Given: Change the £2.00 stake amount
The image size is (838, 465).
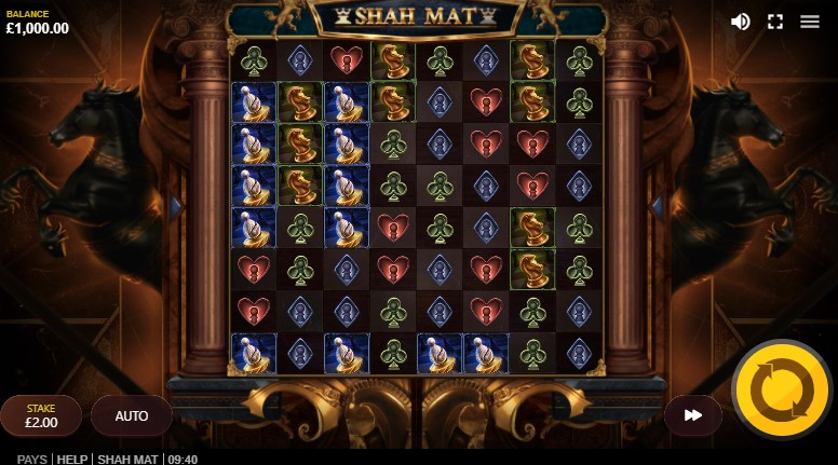Looking at the screenshot, I should tap(41, 416).
